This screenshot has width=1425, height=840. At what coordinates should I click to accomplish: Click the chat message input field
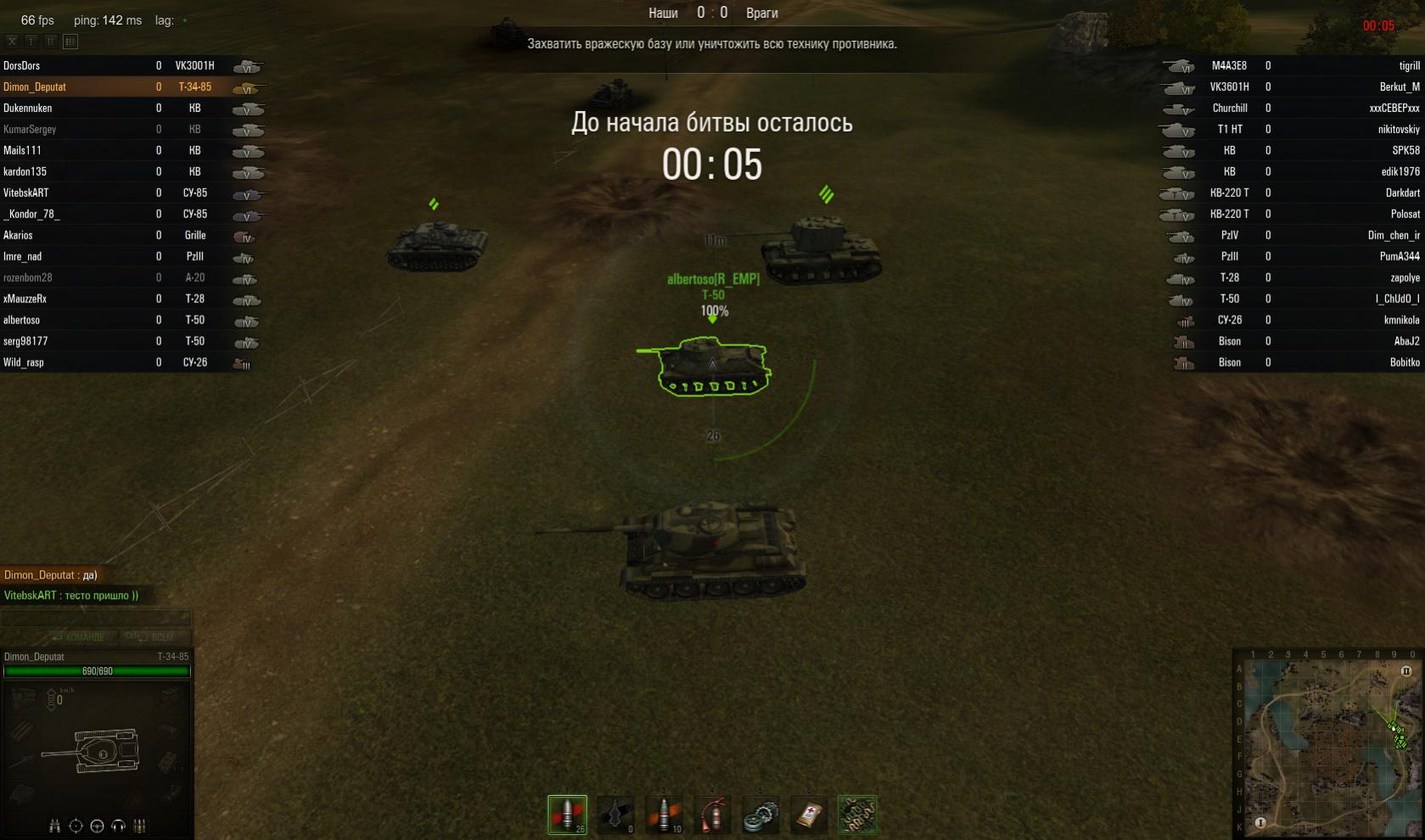pos(95,618)
